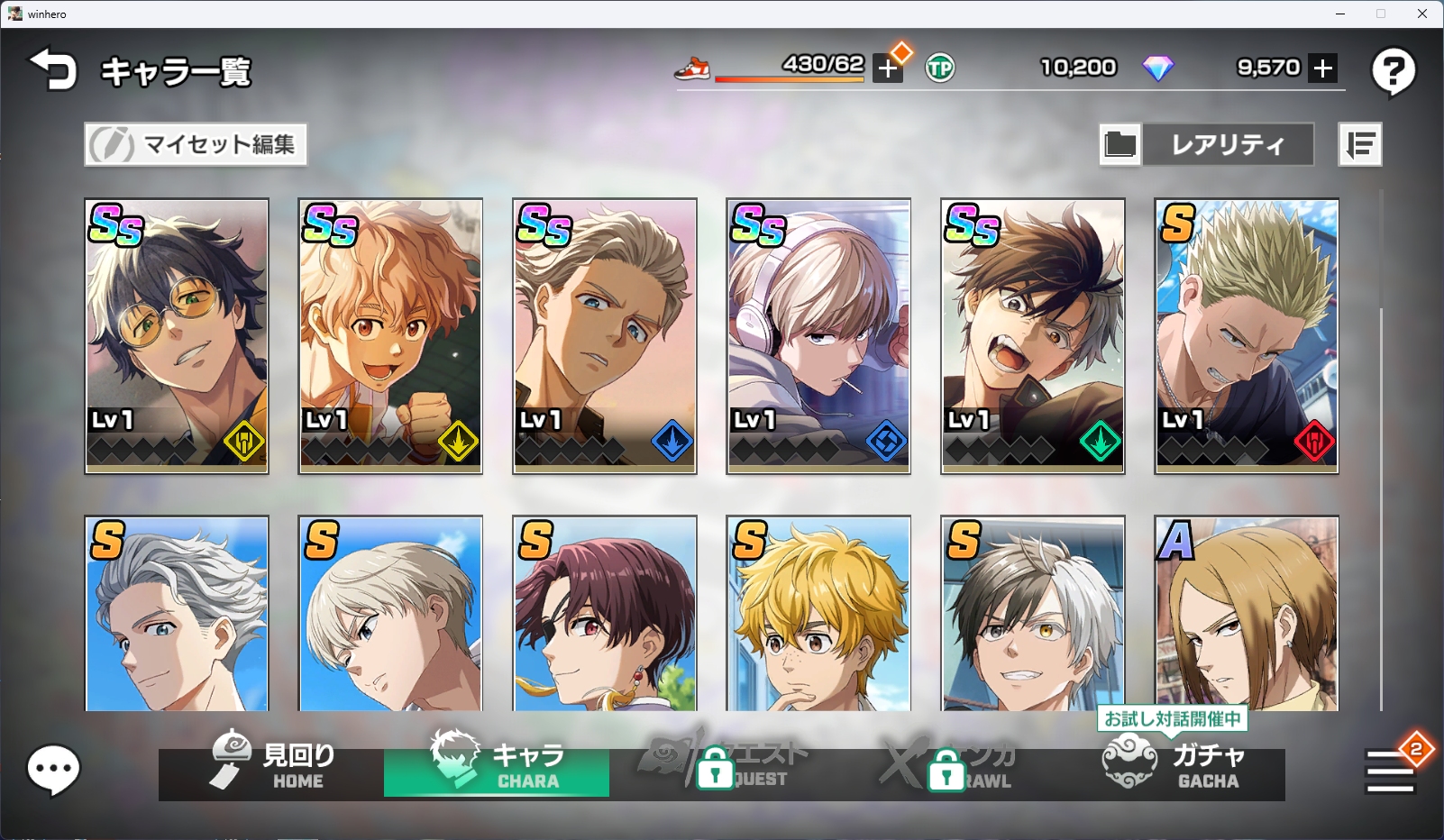Open the chat speech bubble

pyautogui.click(x=54, y=770)
